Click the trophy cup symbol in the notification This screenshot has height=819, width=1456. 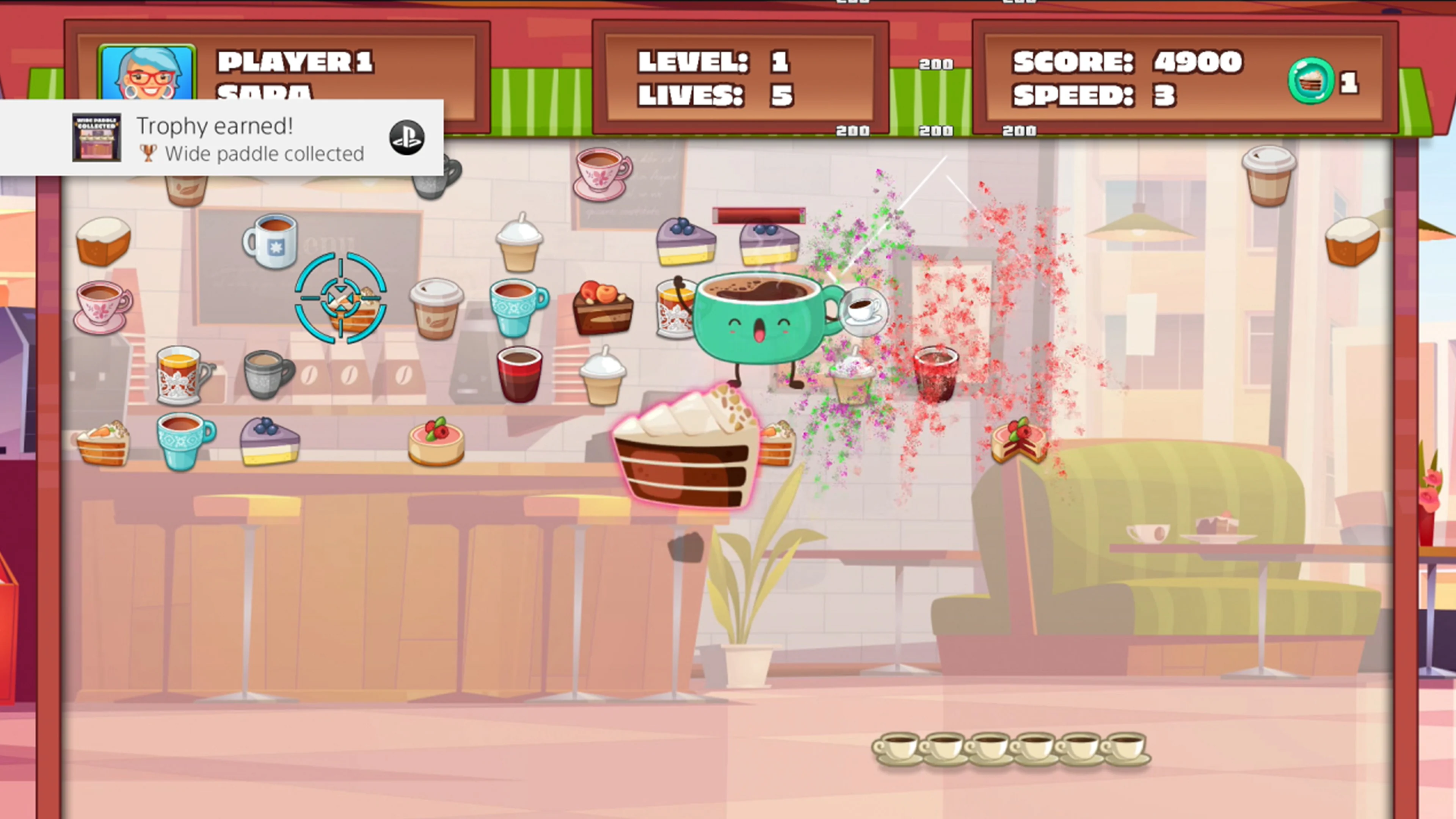tap(148, 152)
